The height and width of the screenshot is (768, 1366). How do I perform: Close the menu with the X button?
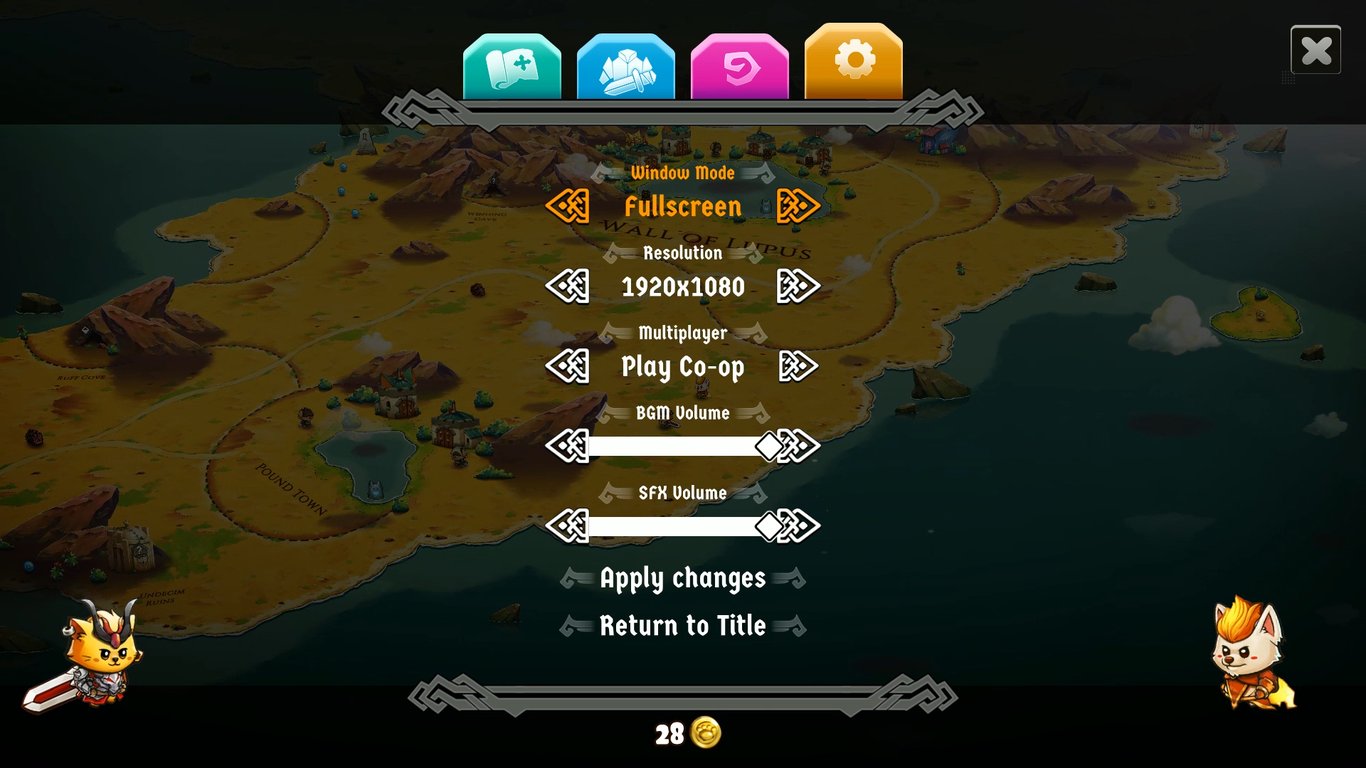click(x=1316, y=49)
